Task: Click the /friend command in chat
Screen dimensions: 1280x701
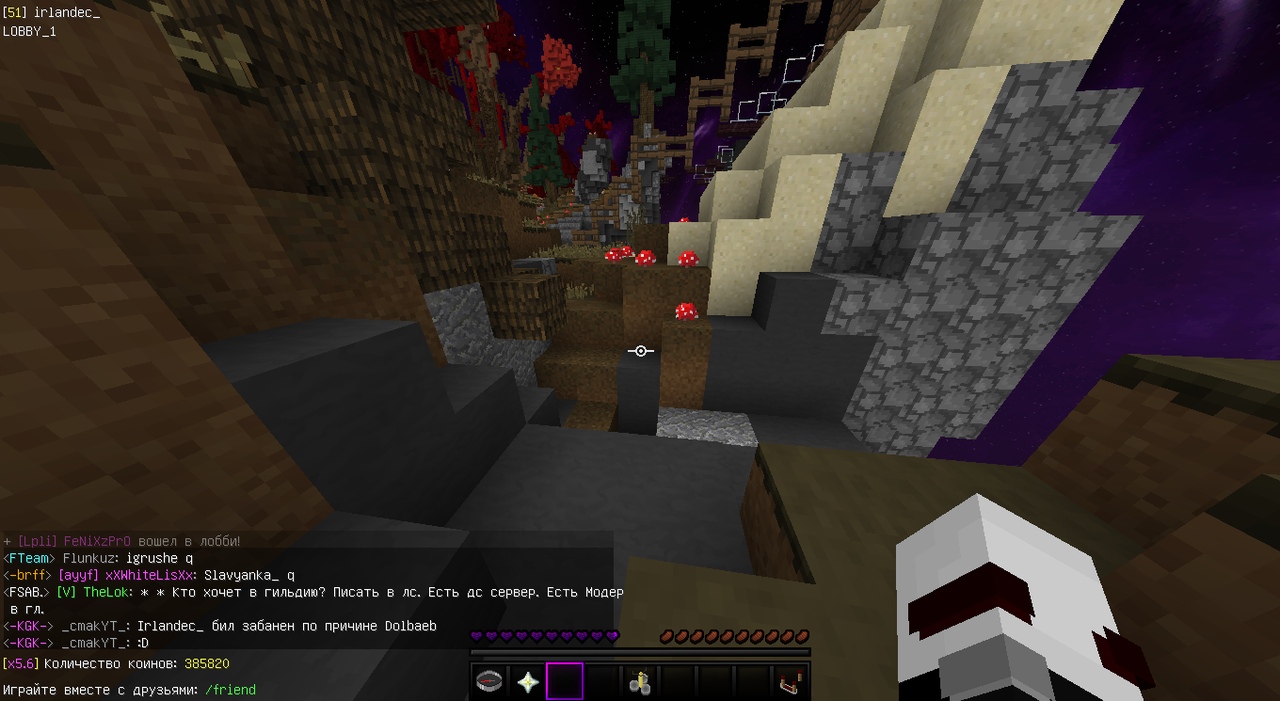Action: click(x=230, y=690)
